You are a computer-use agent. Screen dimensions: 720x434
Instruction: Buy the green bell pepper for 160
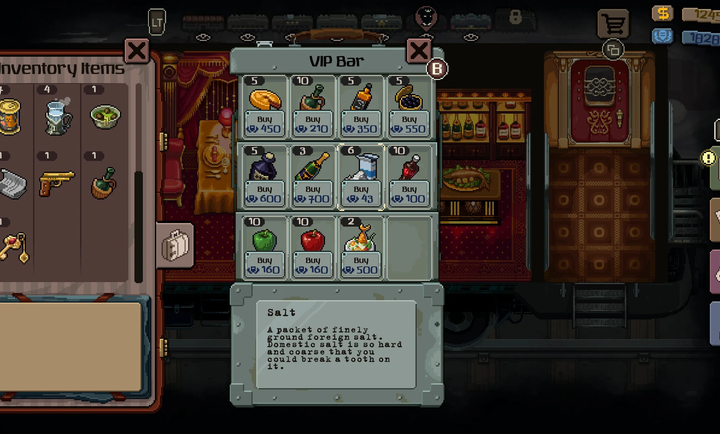pos(264,262)
